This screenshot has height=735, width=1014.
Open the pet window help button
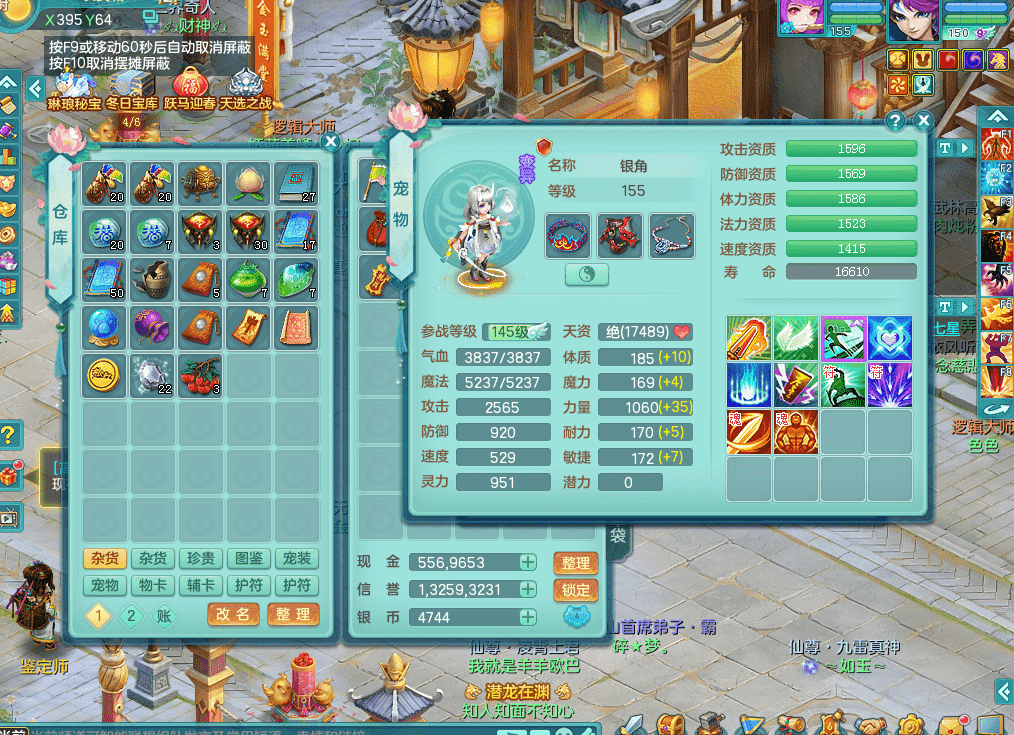coord(895,121)
